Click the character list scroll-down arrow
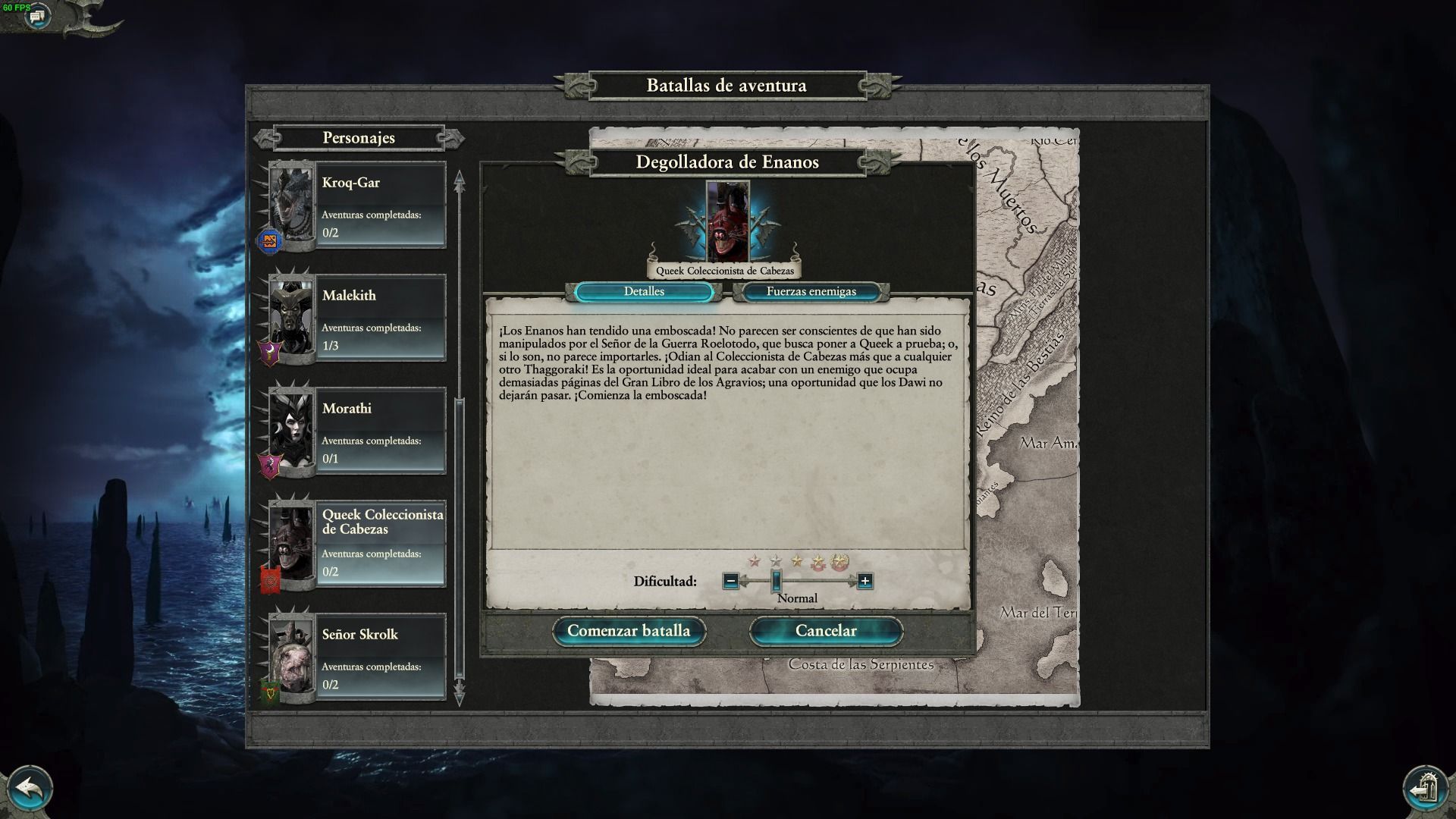This screenshot has height=819, width=1456. (x=459, y=693)
